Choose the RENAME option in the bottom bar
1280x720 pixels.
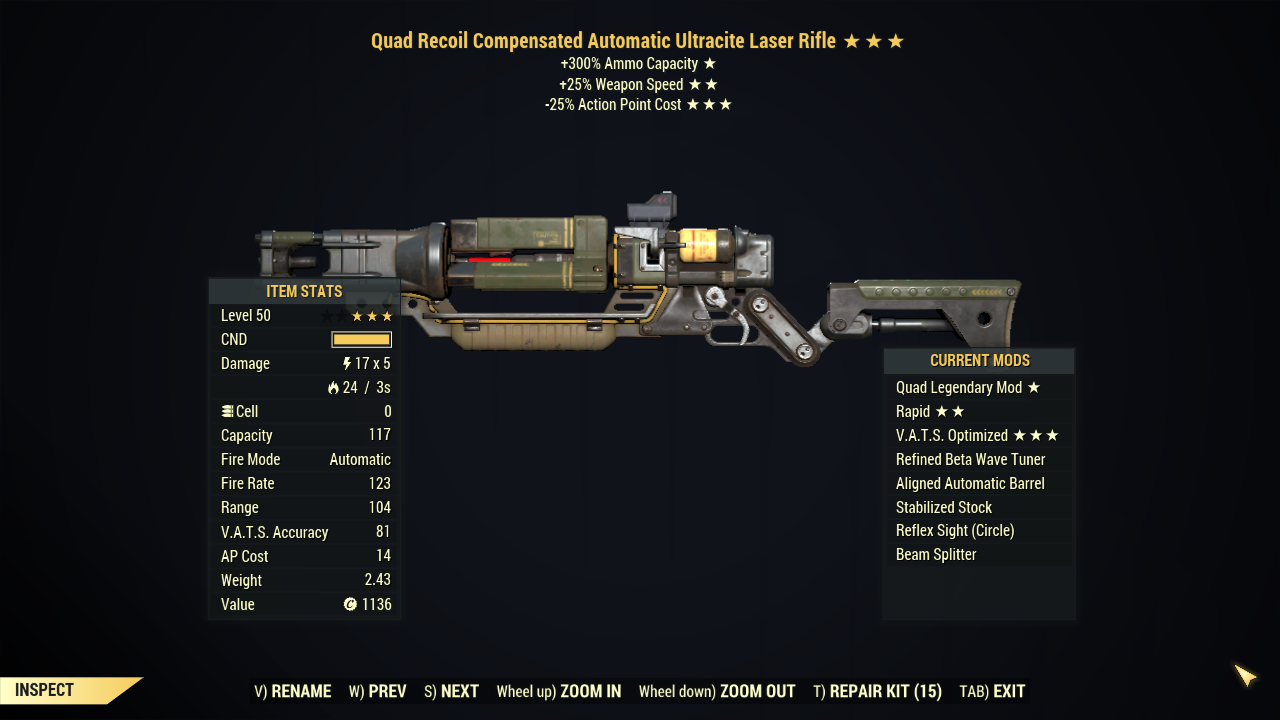tap(293, 691)
